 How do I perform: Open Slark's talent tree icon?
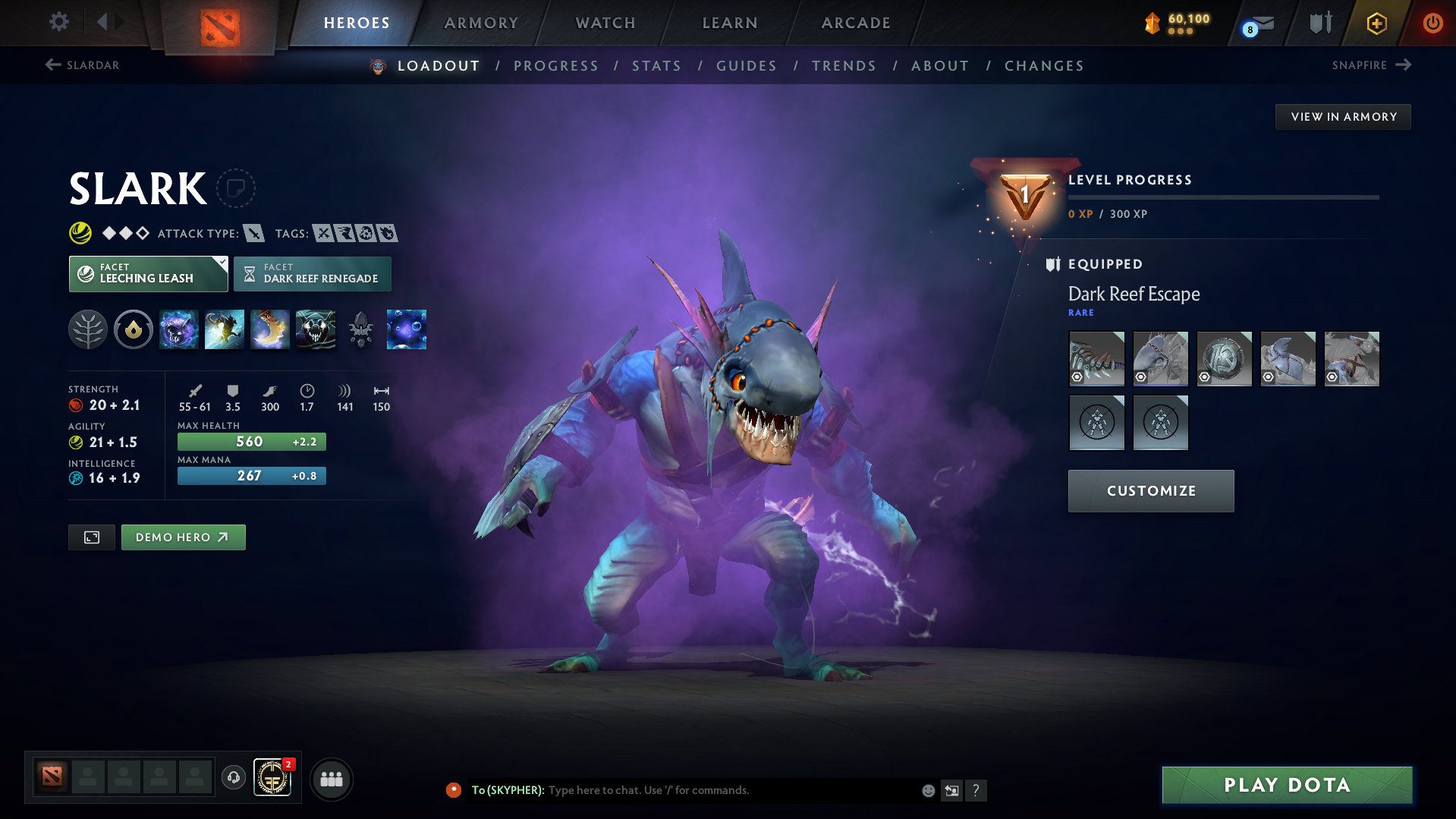point(88,329)
